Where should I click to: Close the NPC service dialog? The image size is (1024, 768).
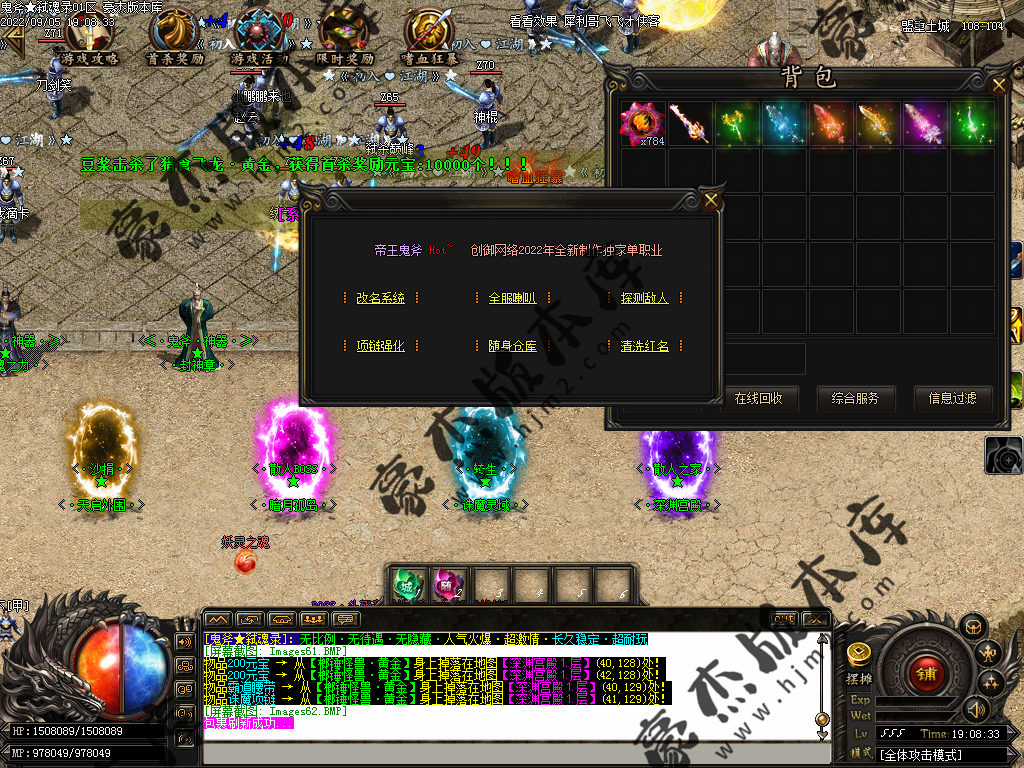coord(711,201)
